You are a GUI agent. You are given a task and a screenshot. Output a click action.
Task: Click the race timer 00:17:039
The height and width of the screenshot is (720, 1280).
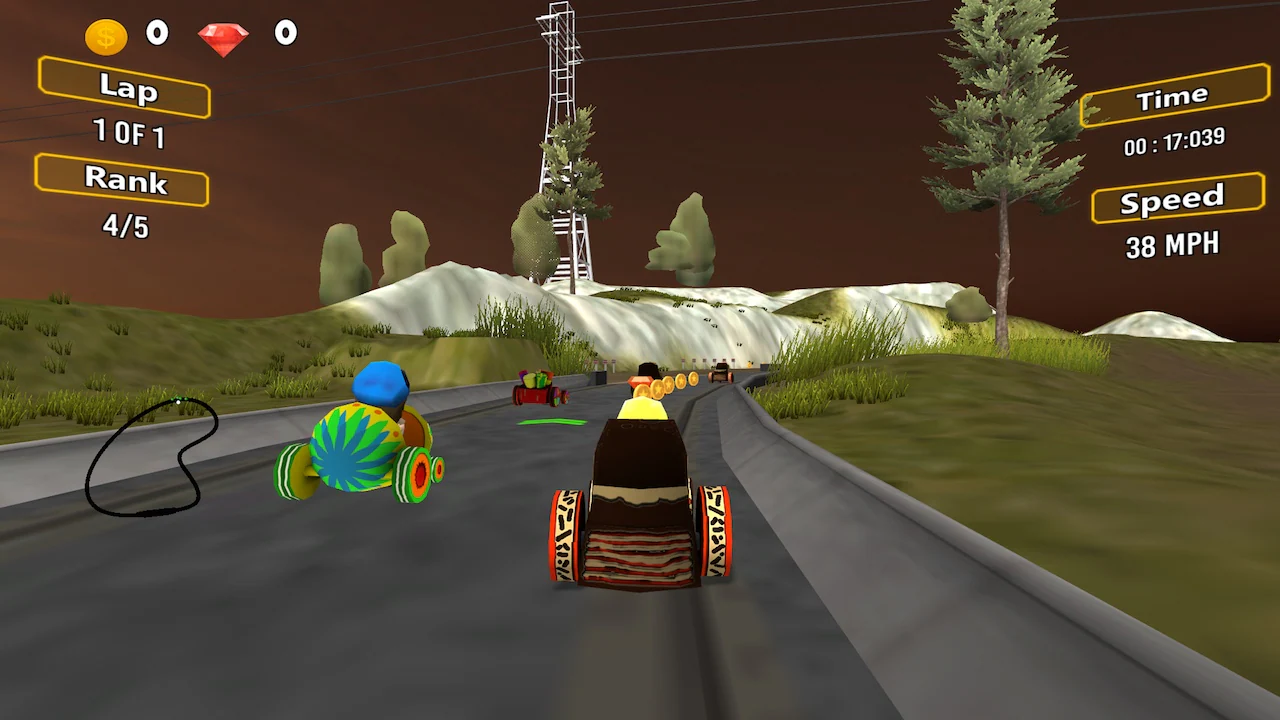pos(1173,144)
